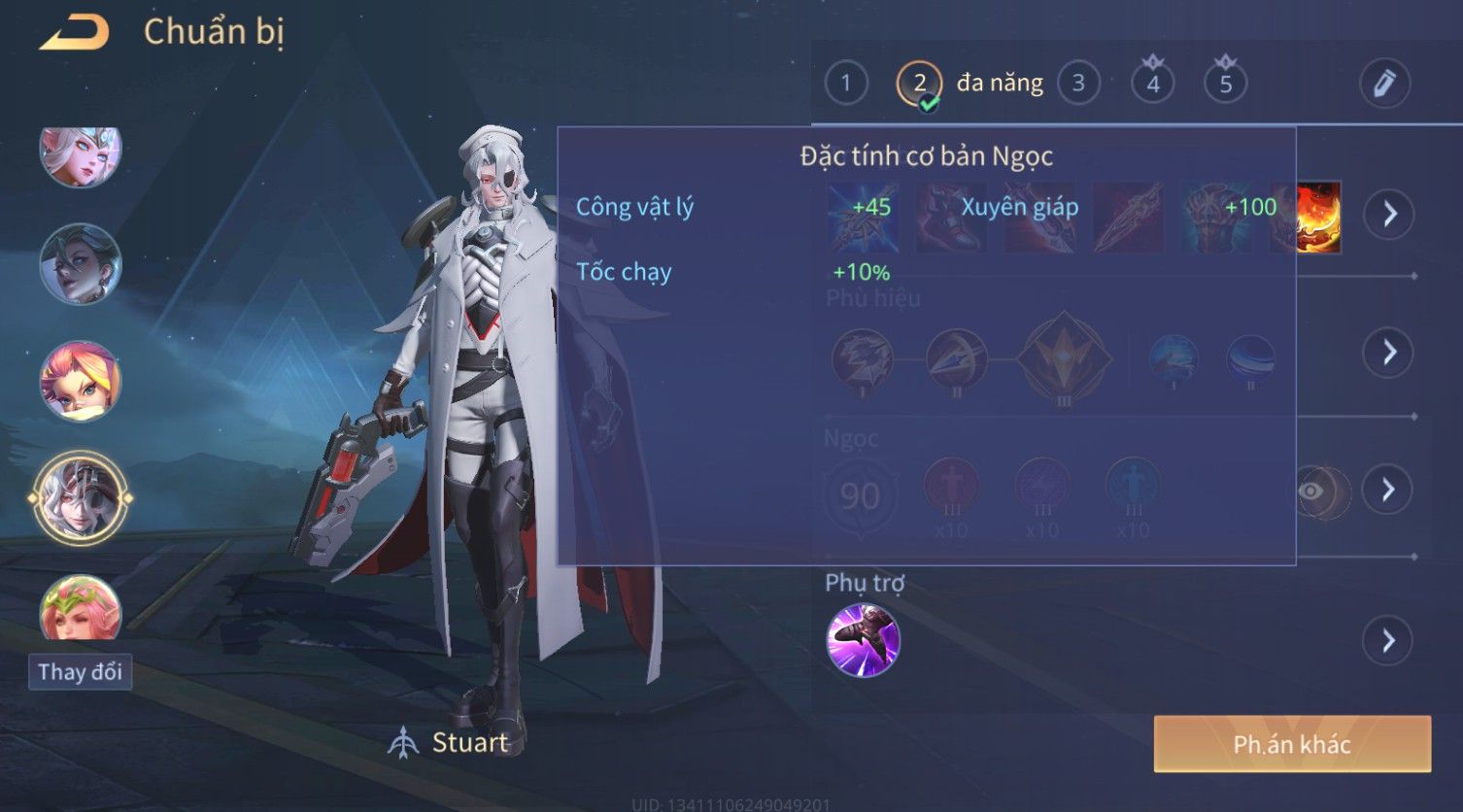Select the dark-haired hero portrait with hat

point(81,264)
